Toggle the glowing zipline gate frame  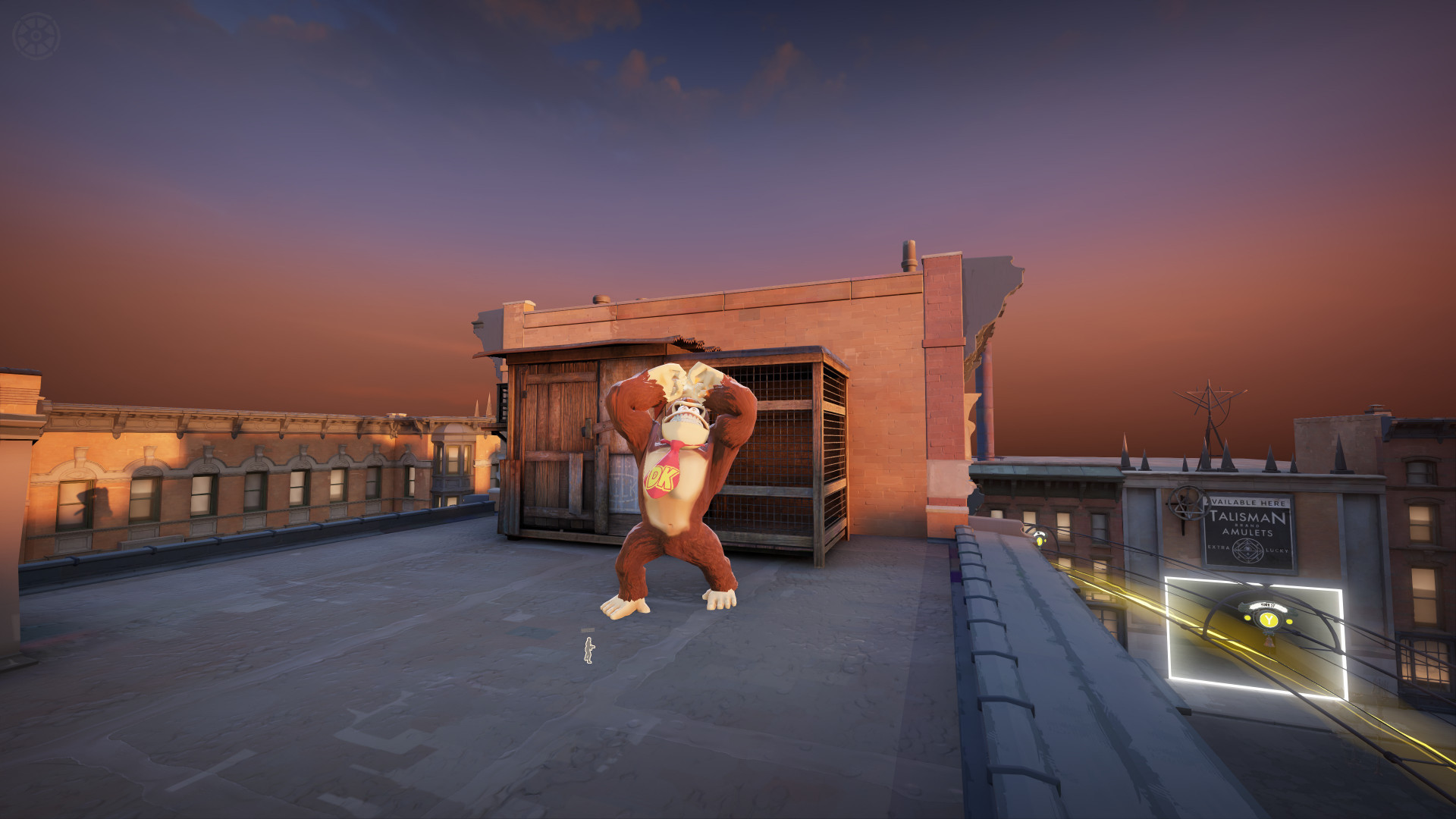click(x=1168, y=629)
